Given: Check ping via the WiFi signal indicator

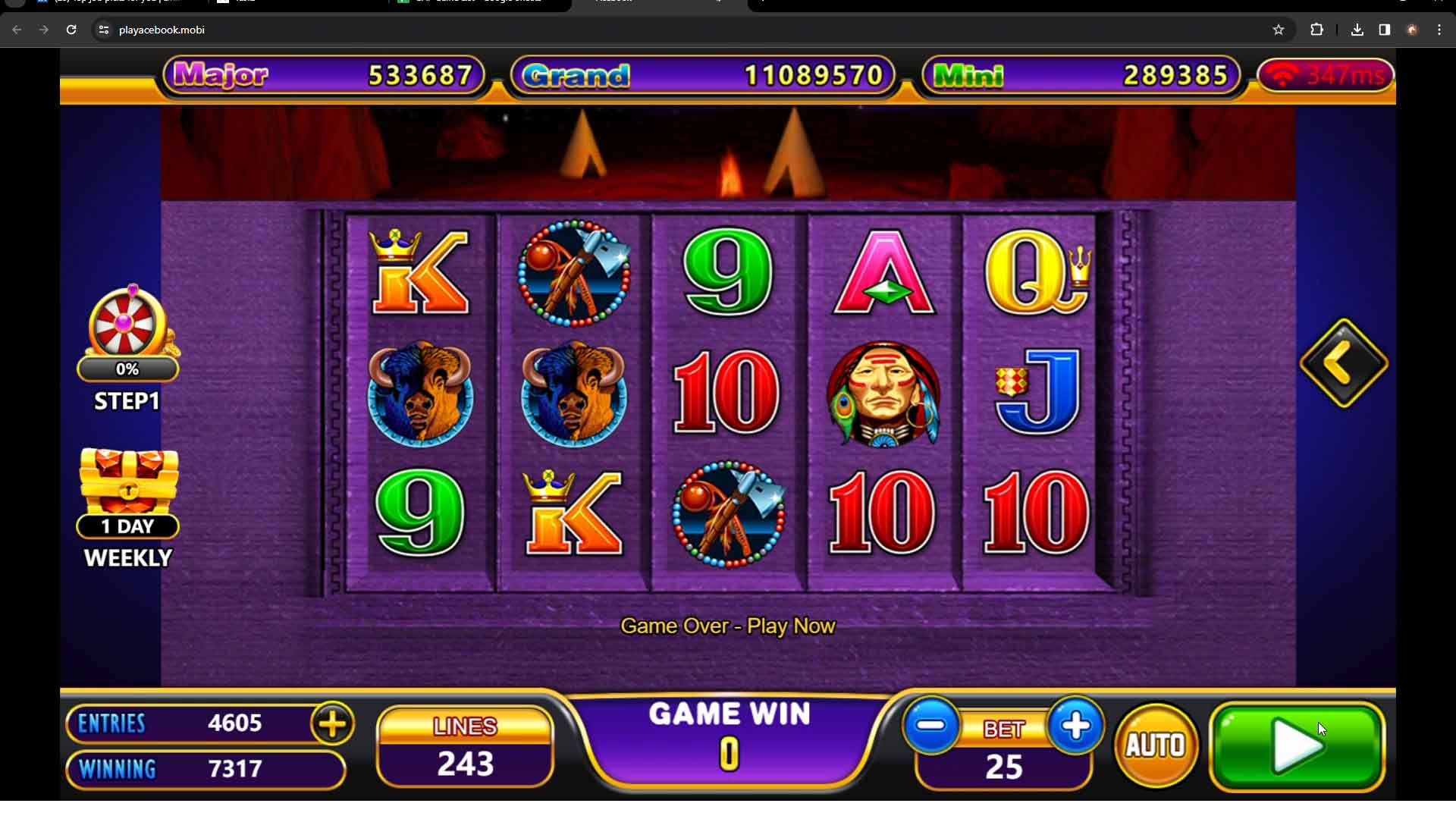Looking at the screenshot, I should [1324, 75].
